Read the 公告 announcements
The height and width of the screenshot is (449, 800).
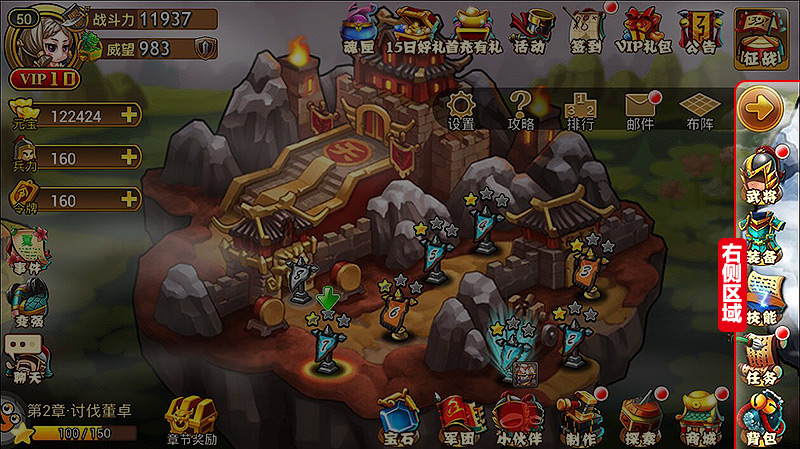(702, 29)
